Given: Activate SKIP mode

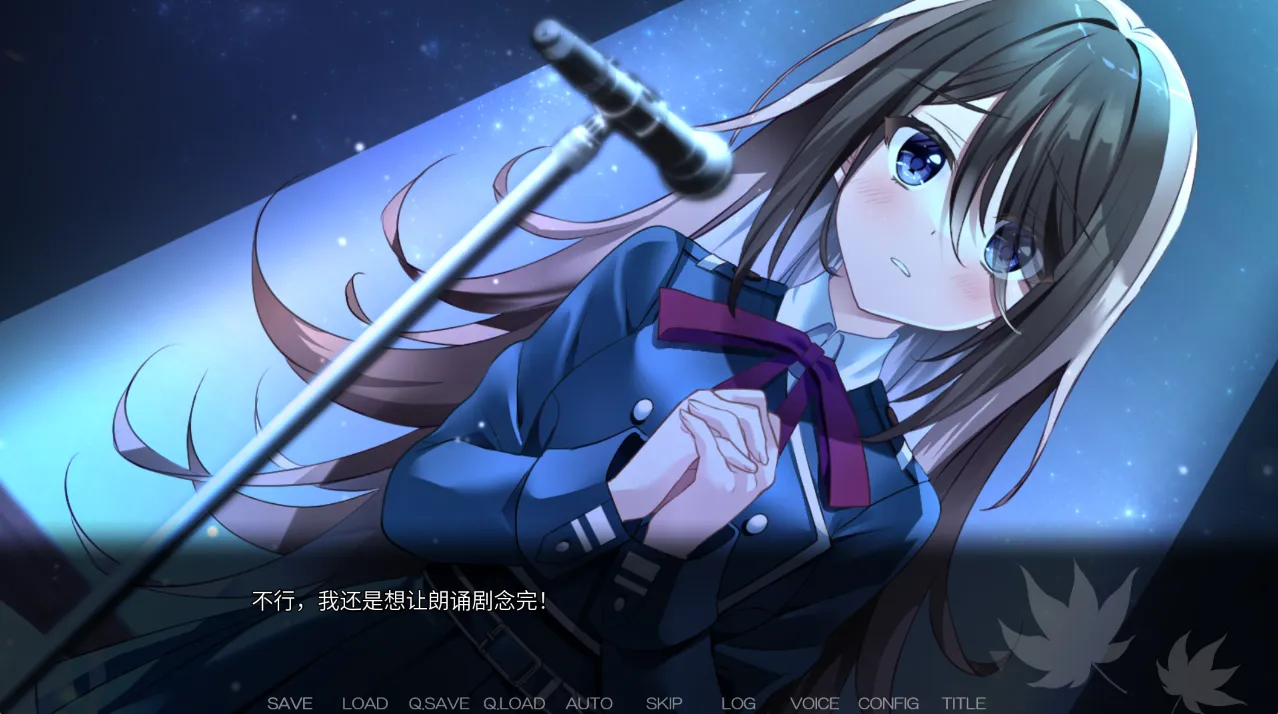Looking at the screenshot, I should click(x=664, y=703).
